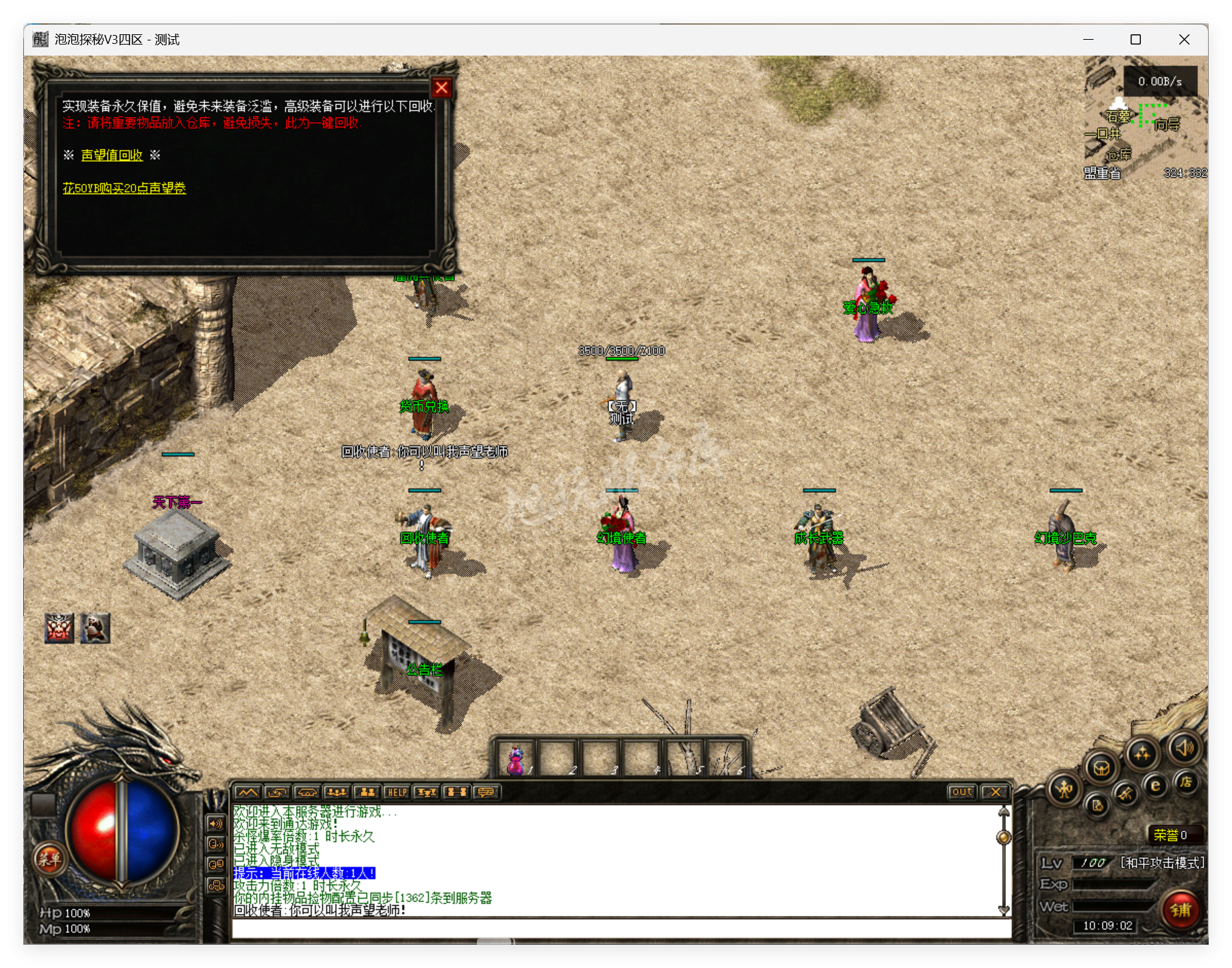
Task: Open the red 铺 stall button
Action: pyautogui.click(x=1180, y=910)
